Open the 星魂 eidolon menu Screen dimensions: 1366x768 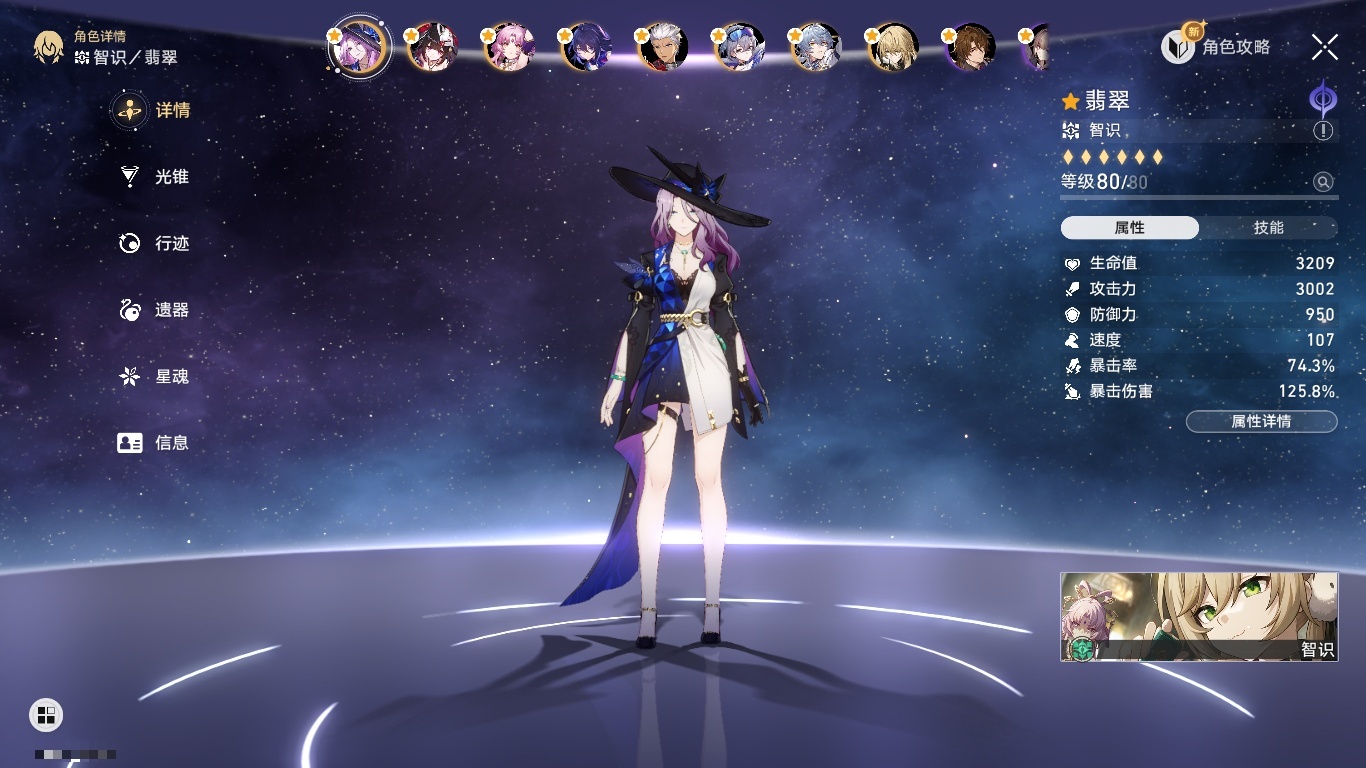(x=155, y=376)
